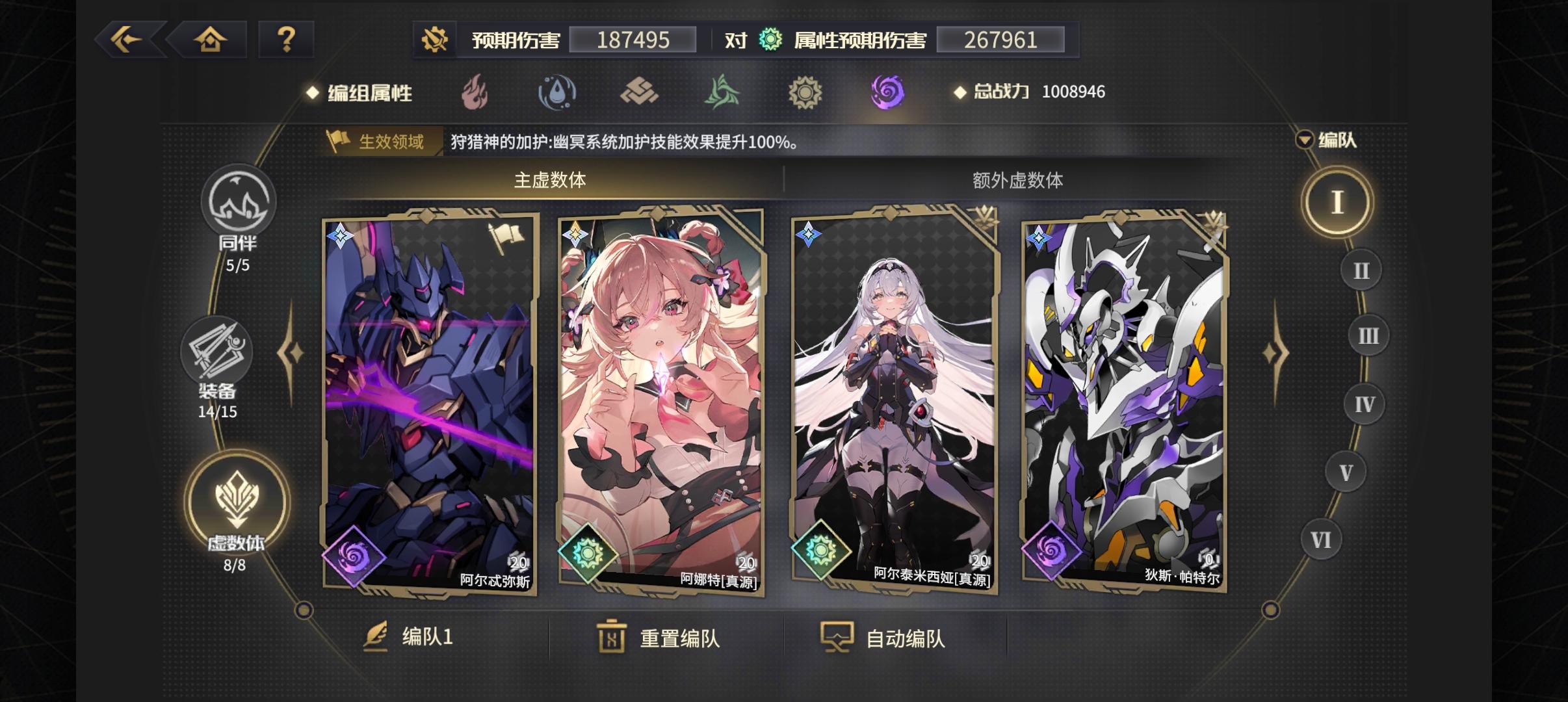Screen dimensions: 1568x702
Task: Click the left carousel arrow
Action: tap(289, 351)
